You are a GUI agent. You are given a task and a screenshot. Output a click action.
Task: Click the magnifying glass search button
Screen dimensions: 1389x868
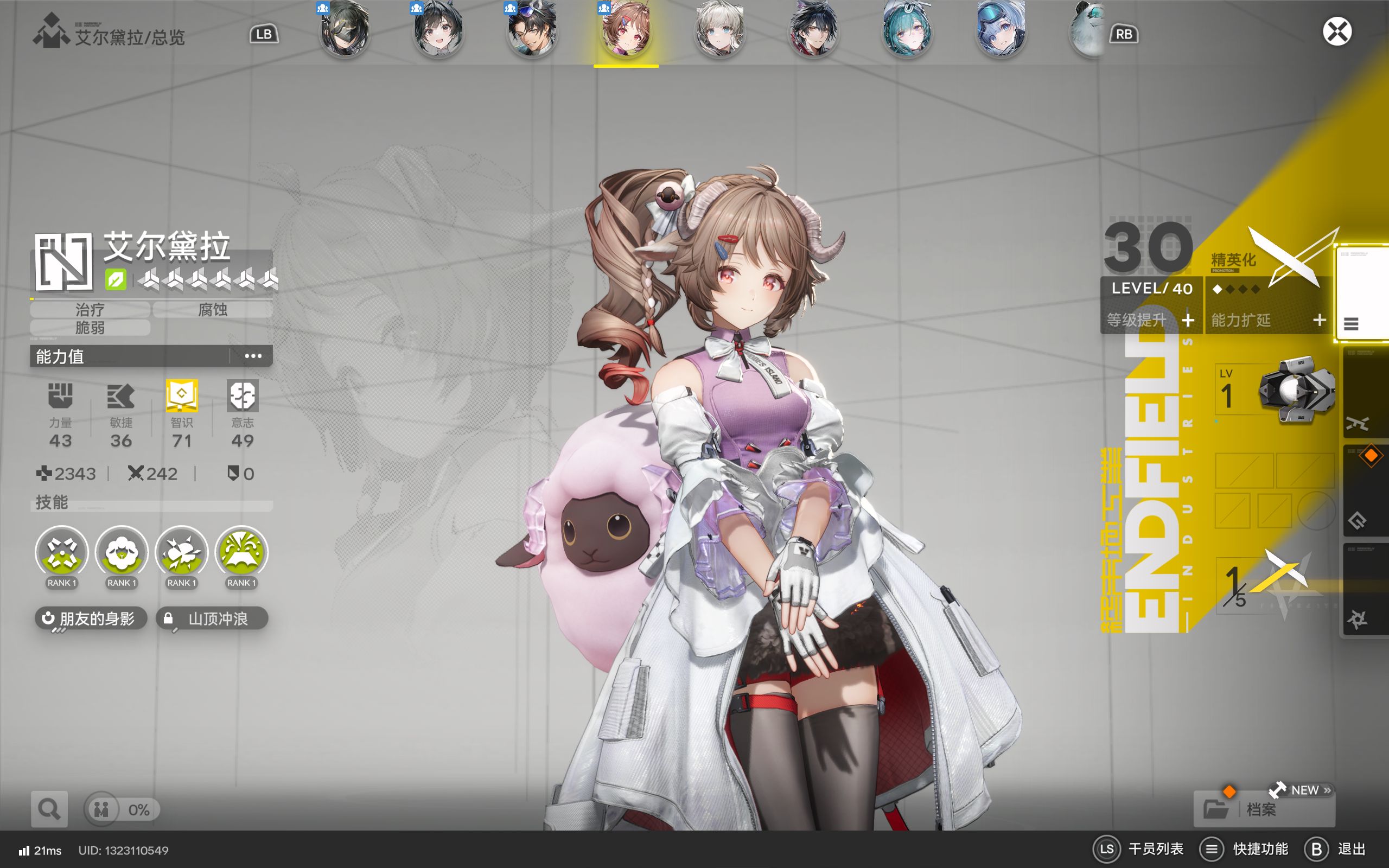(x=49, y=809)
